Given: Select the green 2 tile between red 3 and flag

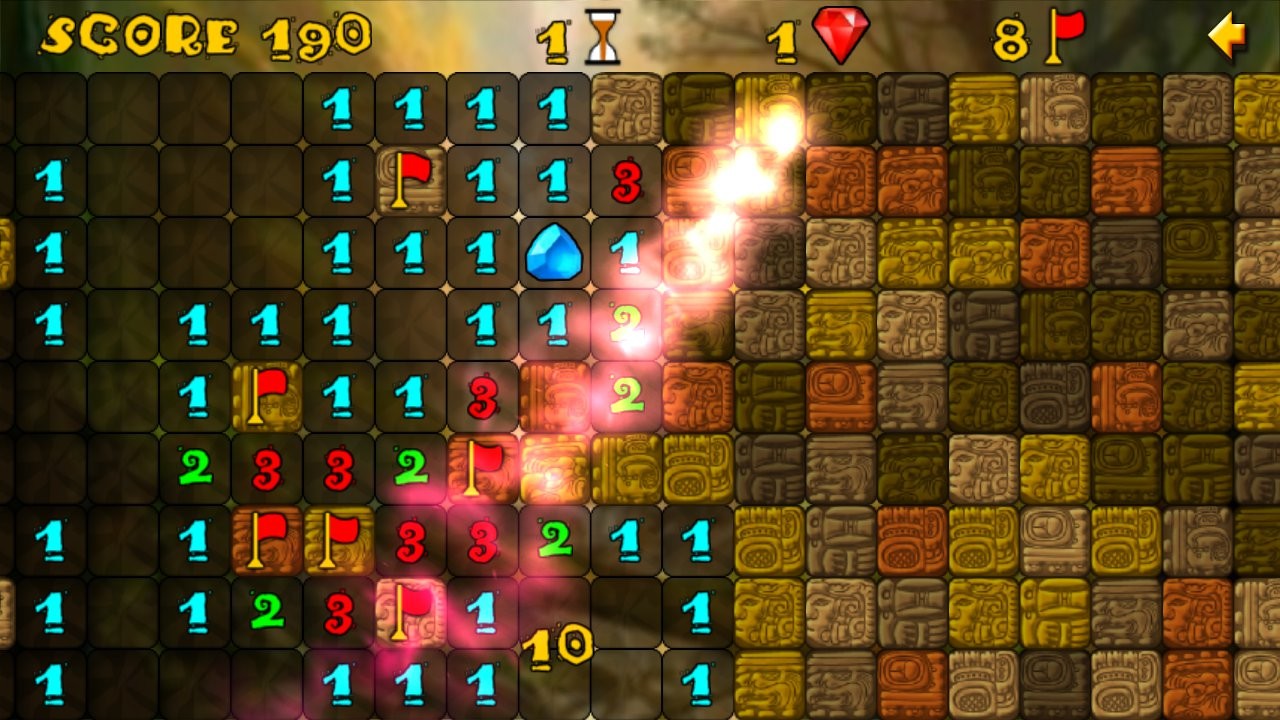Looking at the screenshot, I should (x=411, y=468).
